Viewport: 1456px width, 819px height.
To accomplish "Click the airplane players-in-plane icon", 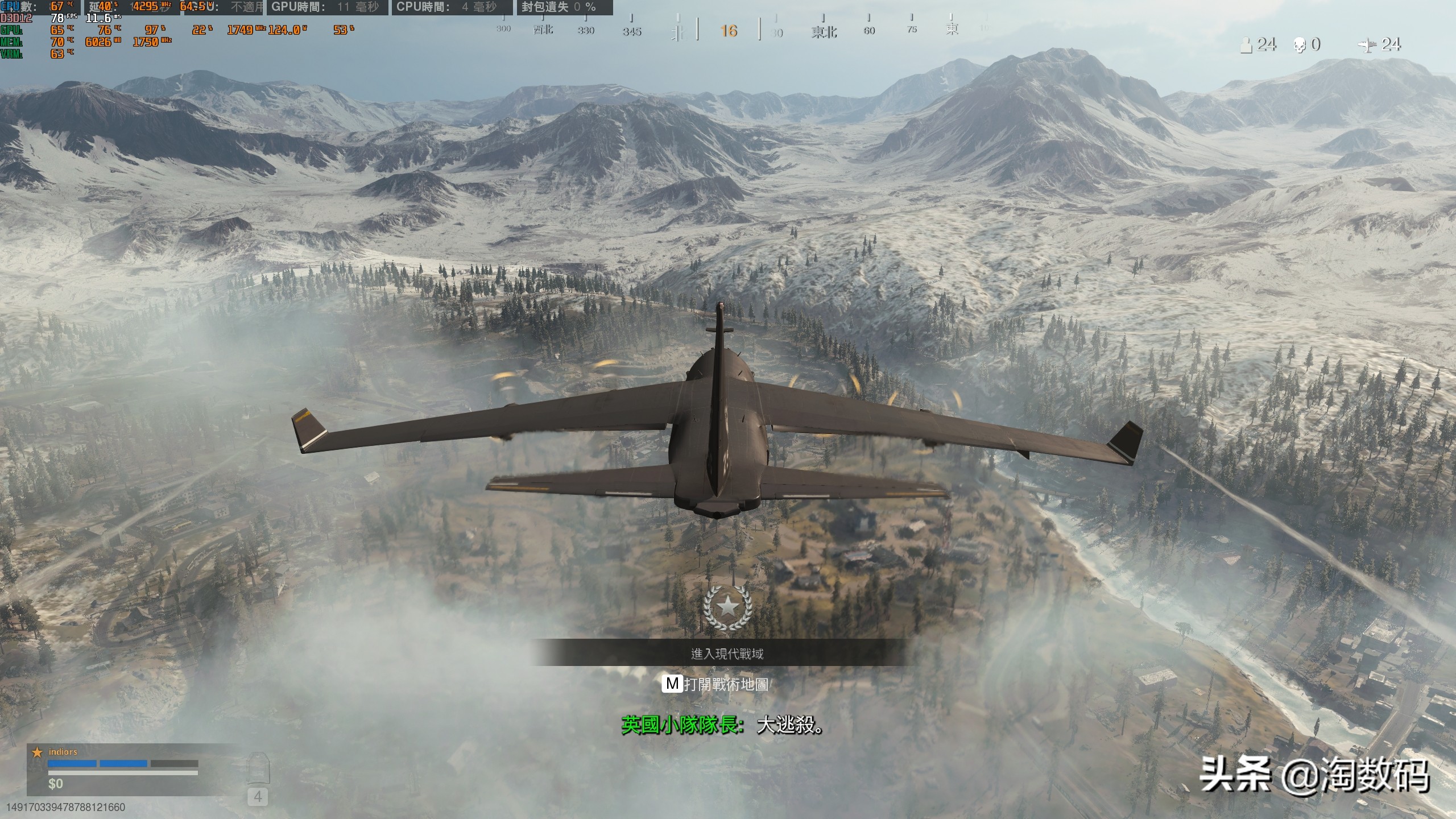I will pos(1367,45).
